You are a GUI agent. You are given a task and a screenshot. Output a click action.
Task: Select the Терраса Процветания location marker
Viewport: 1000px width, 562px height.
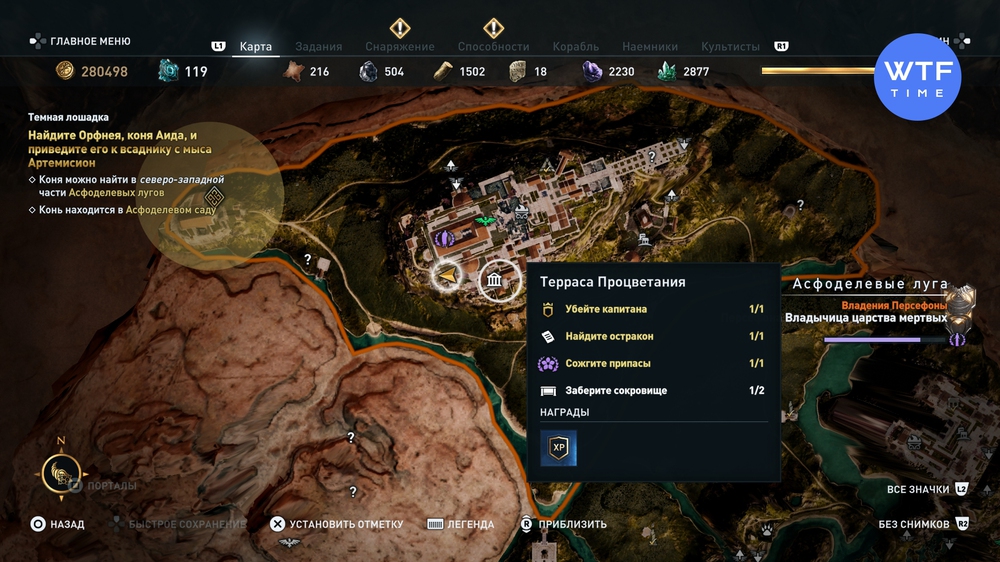coord(495,283)
